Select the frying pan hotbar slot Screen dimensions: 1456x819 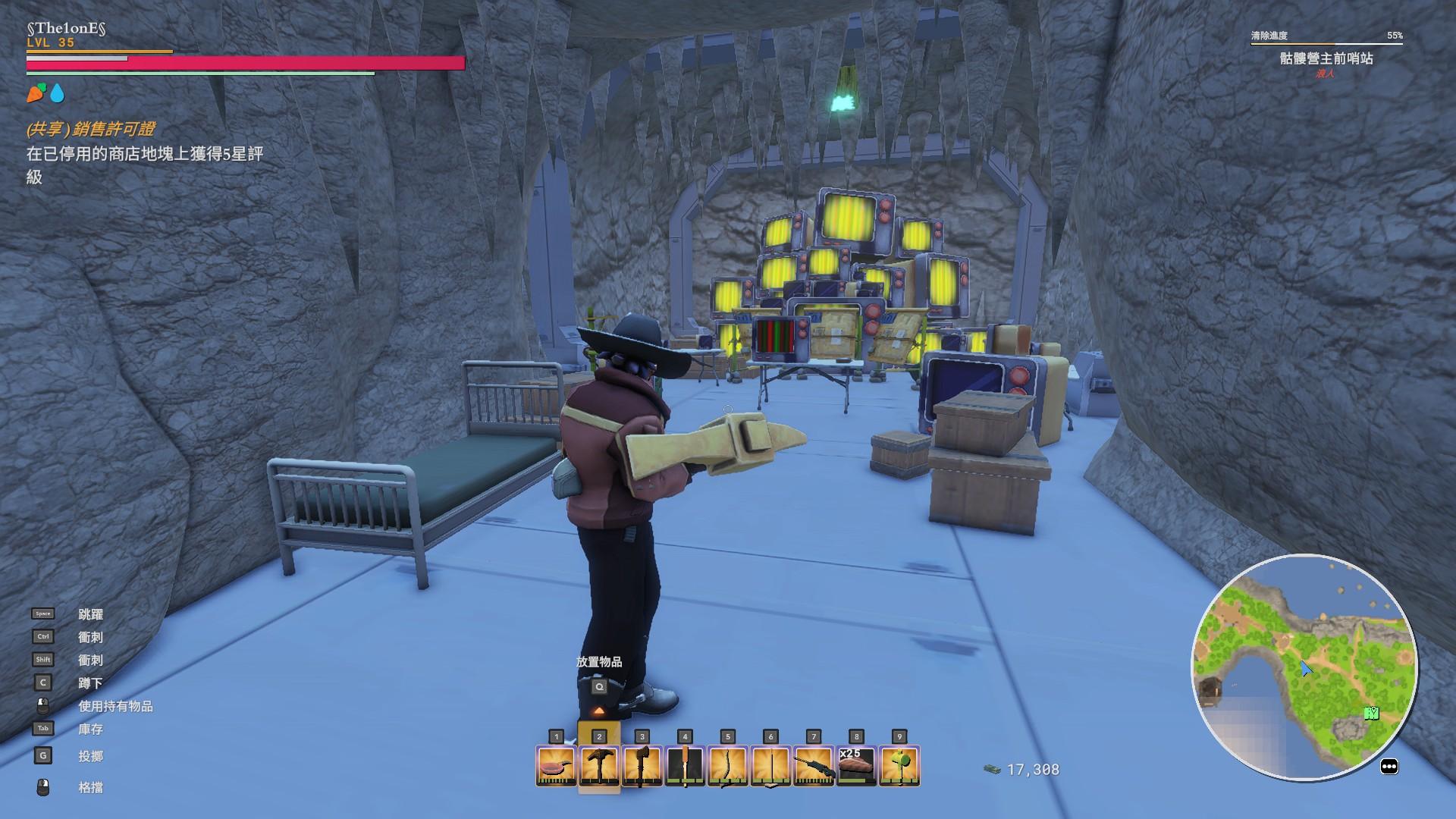(x=556, y=765)
